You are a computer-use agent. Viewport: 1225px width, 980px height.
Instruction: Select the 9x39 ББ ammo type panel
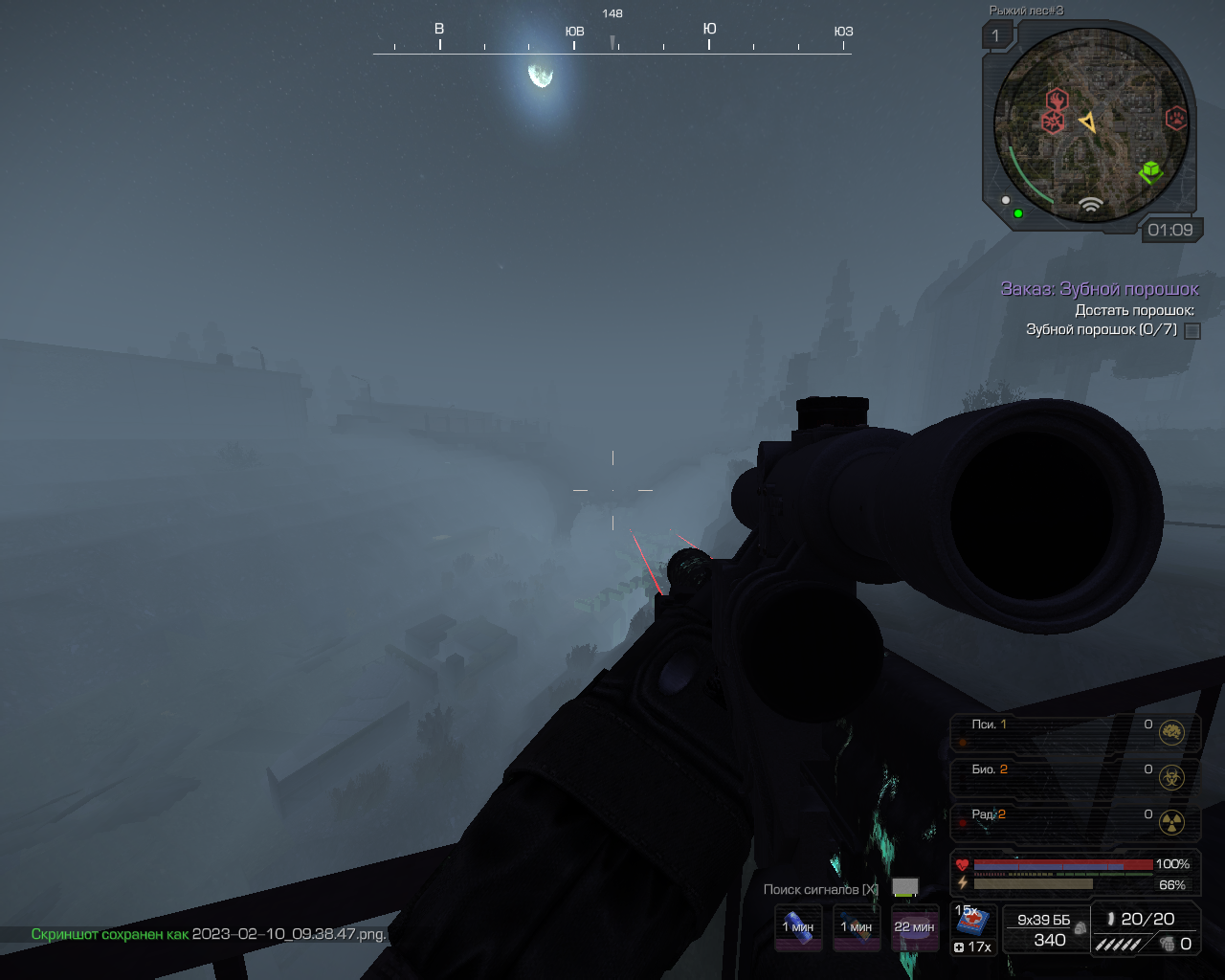1045,929
